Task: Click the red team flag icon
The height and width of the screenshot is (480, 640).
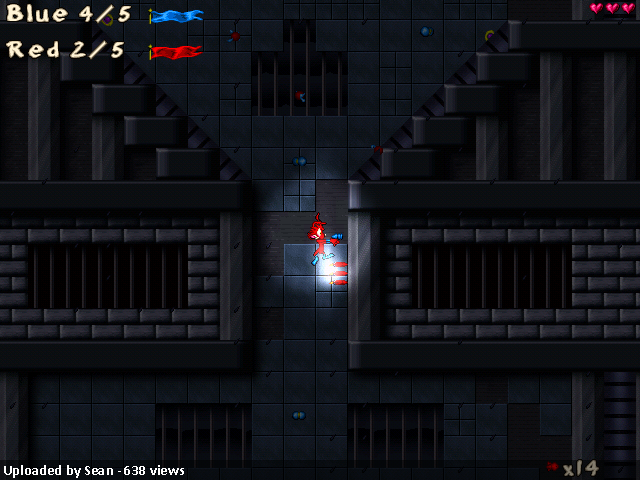Action: tap(177, 51)
